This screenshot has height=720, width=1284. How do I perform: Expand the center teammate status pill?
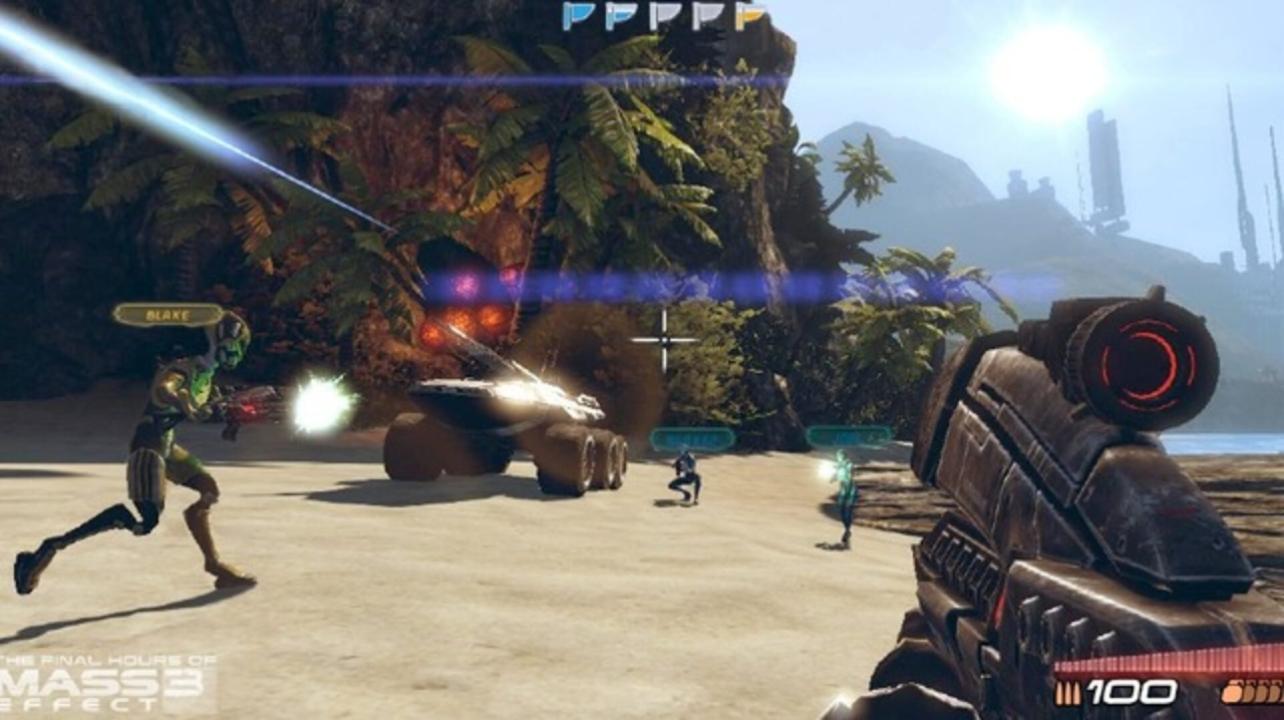(690, 437)
